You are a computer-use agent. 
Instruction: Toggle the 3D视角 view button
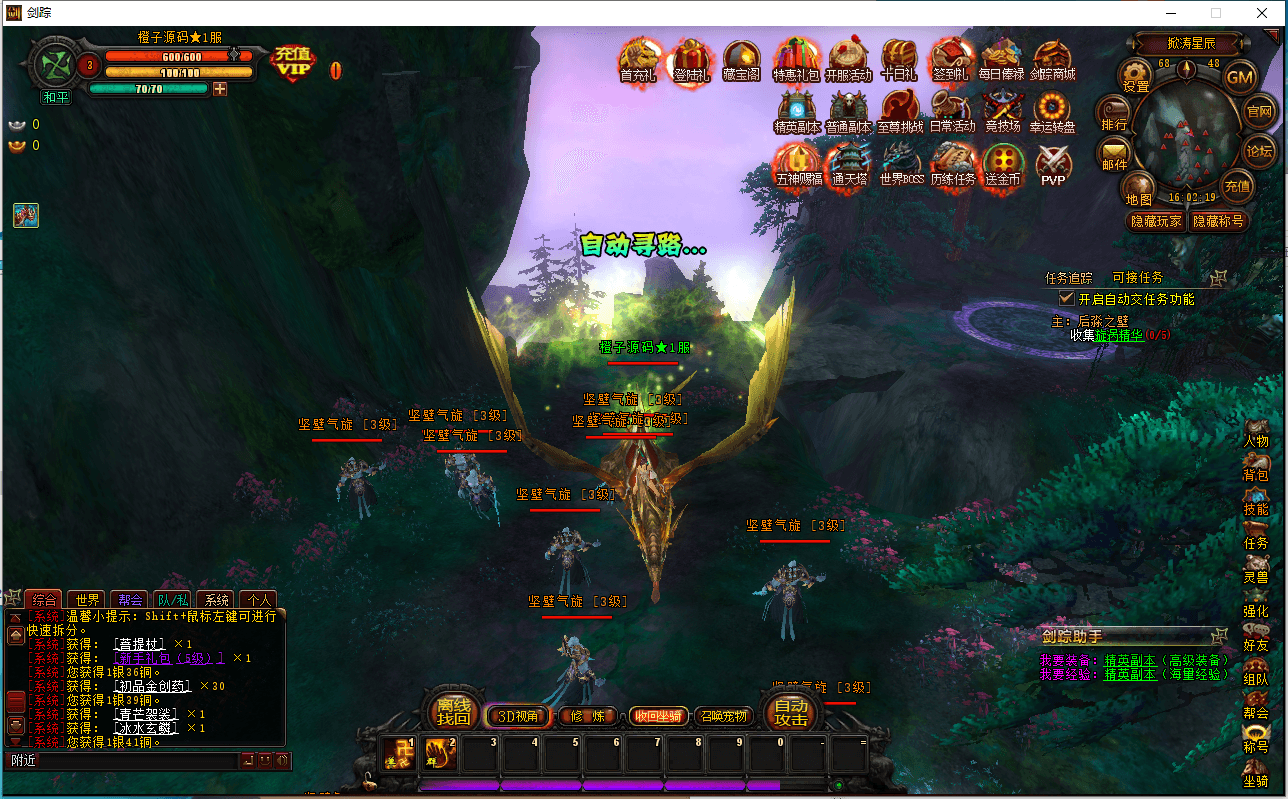518,715
